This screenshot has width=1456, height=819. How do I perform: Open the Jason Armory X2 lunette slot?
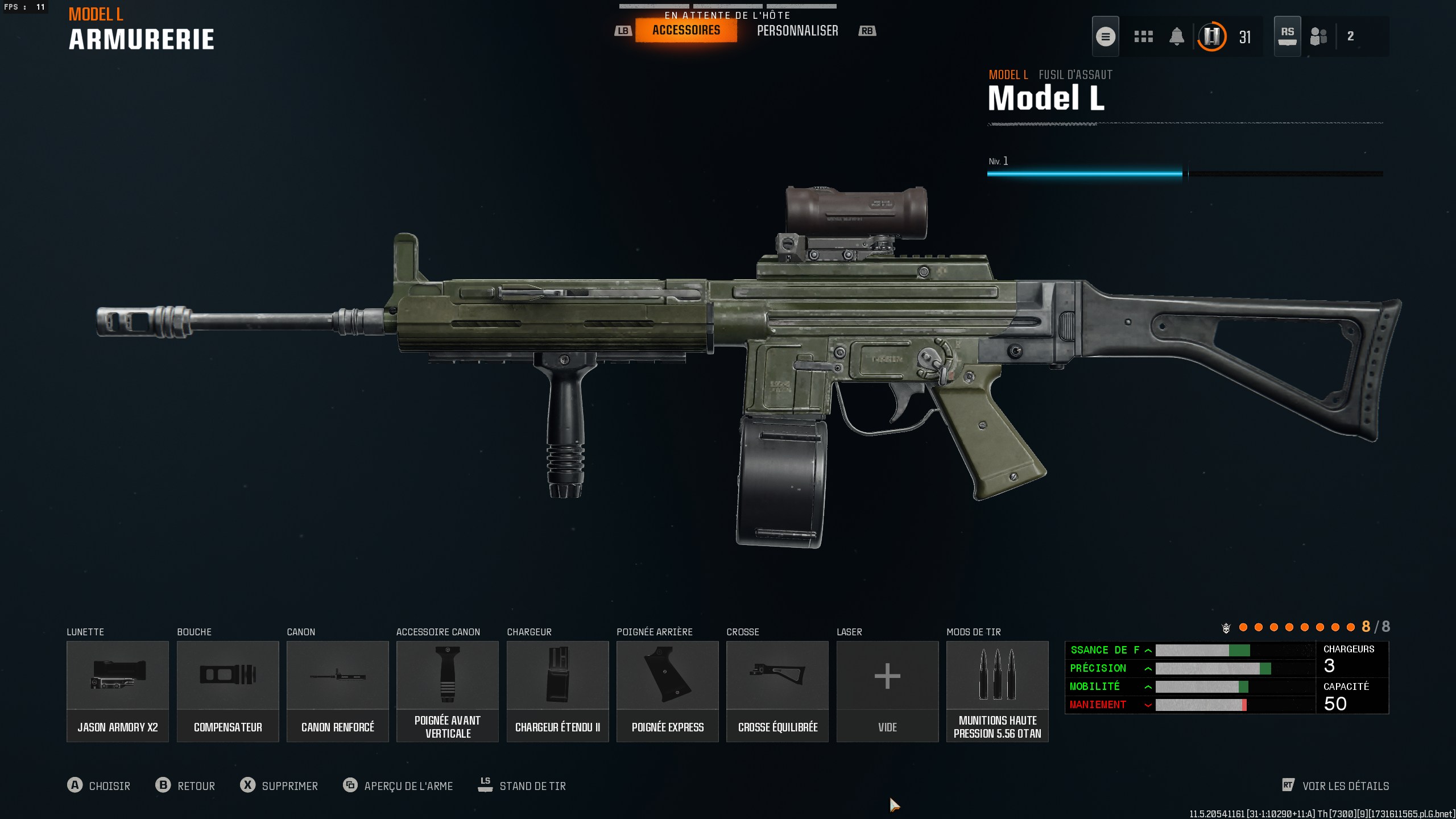point(117,691)
